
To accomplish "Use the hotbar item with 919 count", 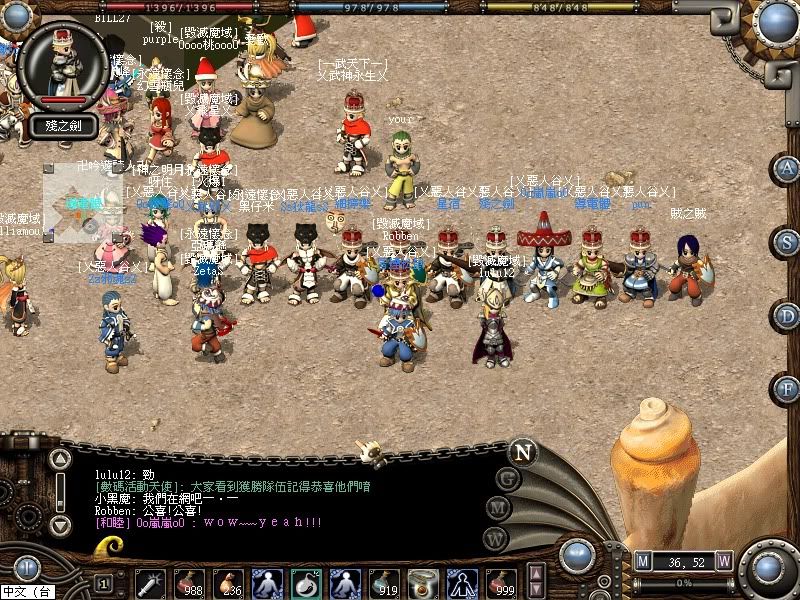I will [x=384, y=582].
